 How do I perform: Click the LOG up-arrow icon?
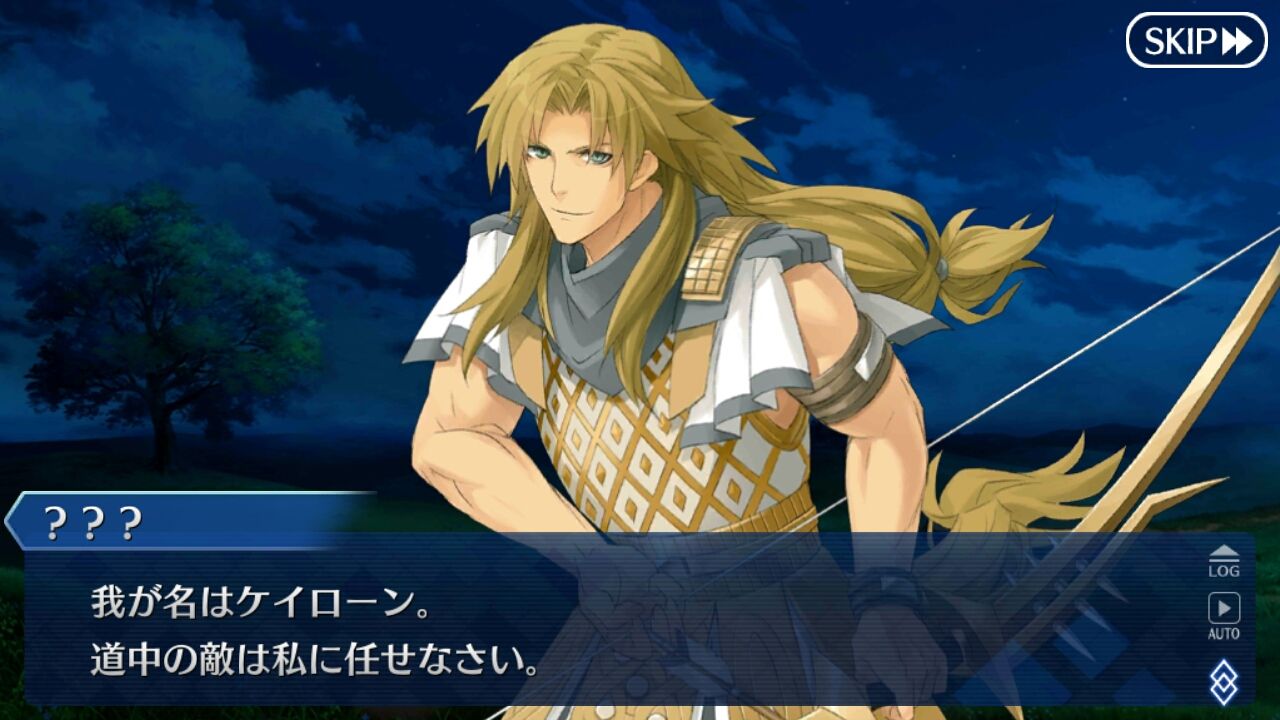pos(1224,550)
